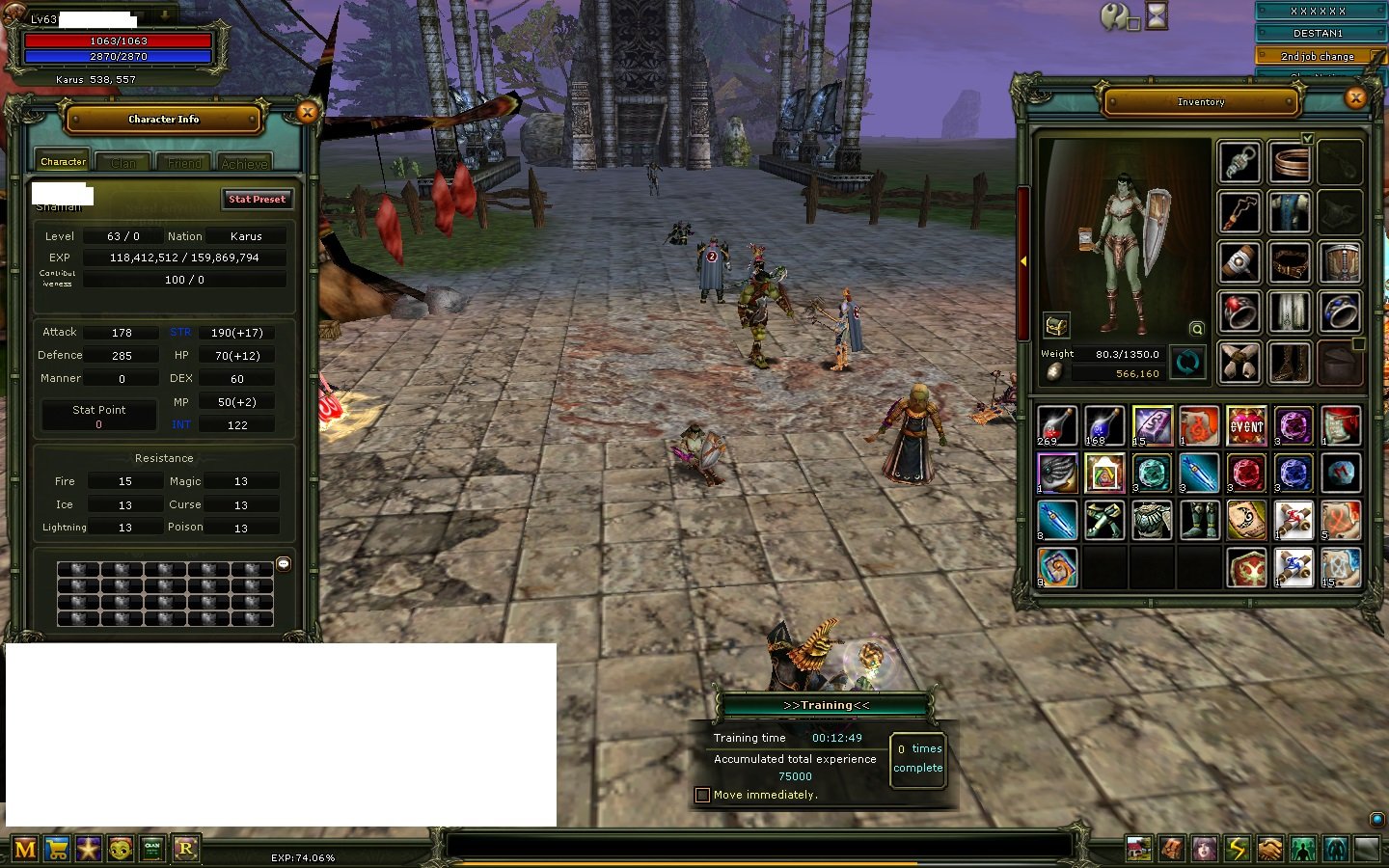The image size is (1389, 868).
Task: Select the 2nd job change quest entry
Action: [1318, 56]
